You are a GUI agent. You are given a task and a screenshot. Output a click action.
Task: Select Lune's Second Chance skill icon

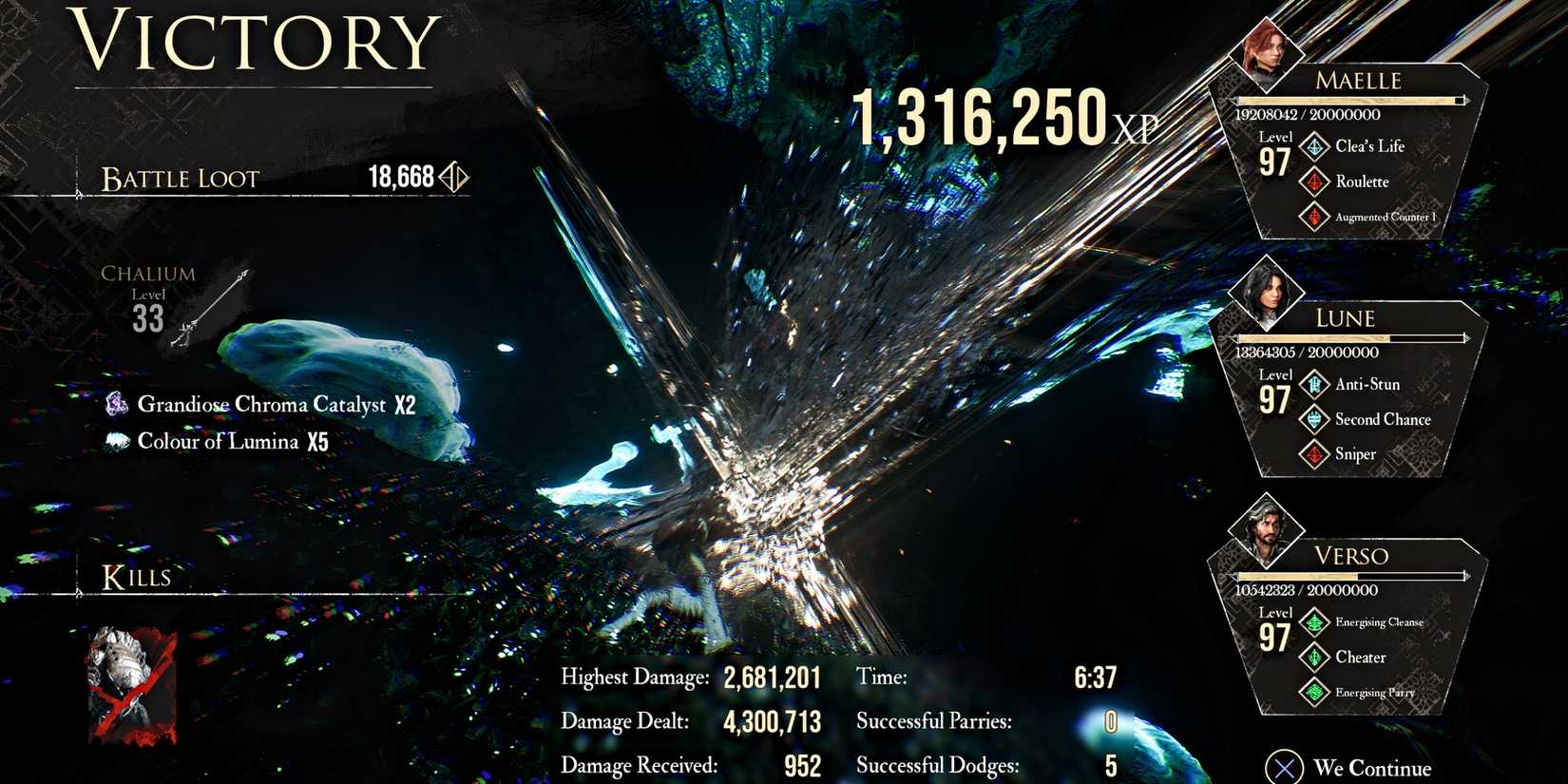point(1314,419)
